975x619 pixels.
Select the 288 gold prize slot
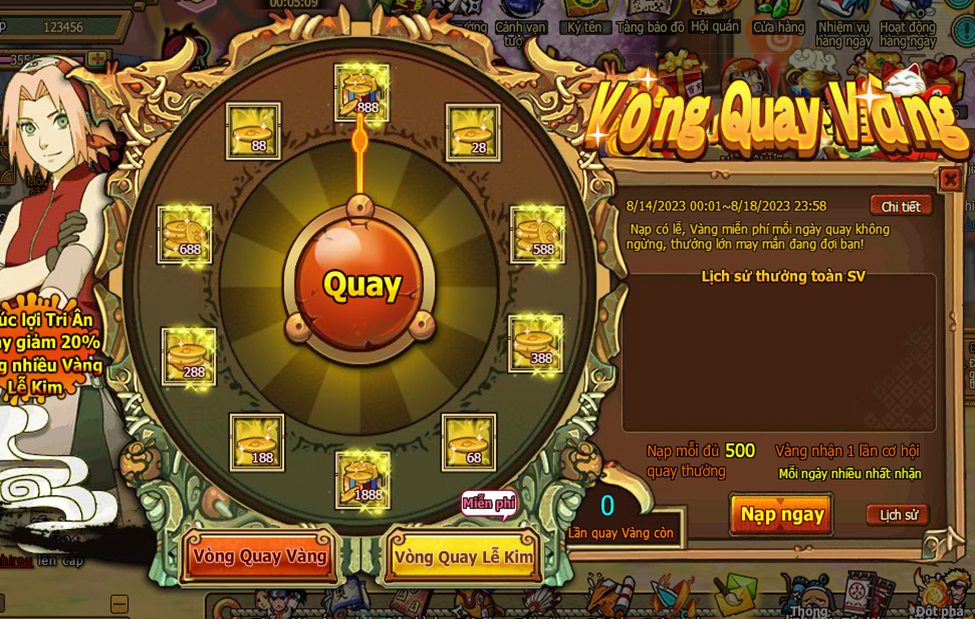[189, 357]
